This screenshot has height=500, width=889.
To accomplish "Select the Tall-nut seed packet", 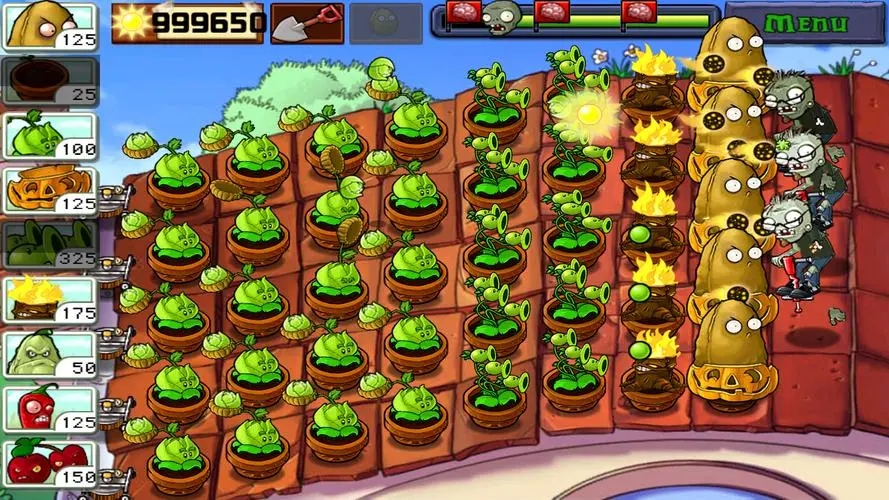I will point(49,26).
